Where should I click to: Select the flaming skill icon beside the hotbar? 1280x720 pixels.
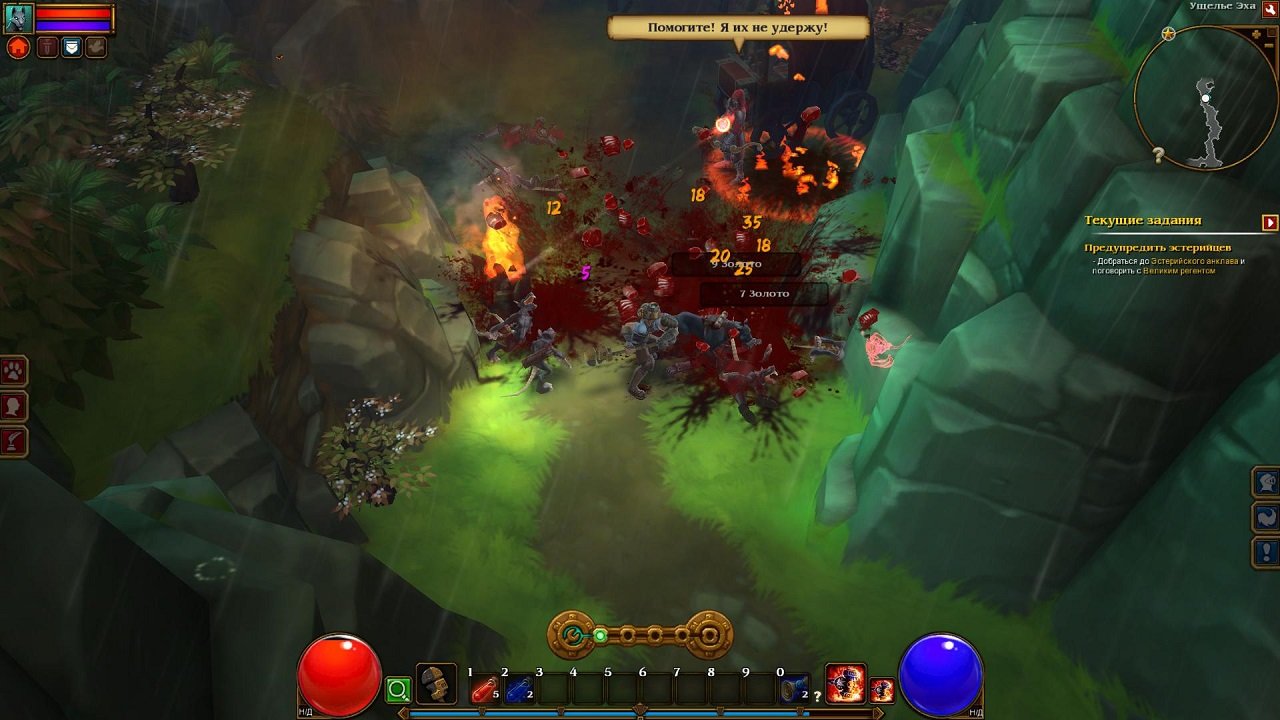tap(846, 683)
